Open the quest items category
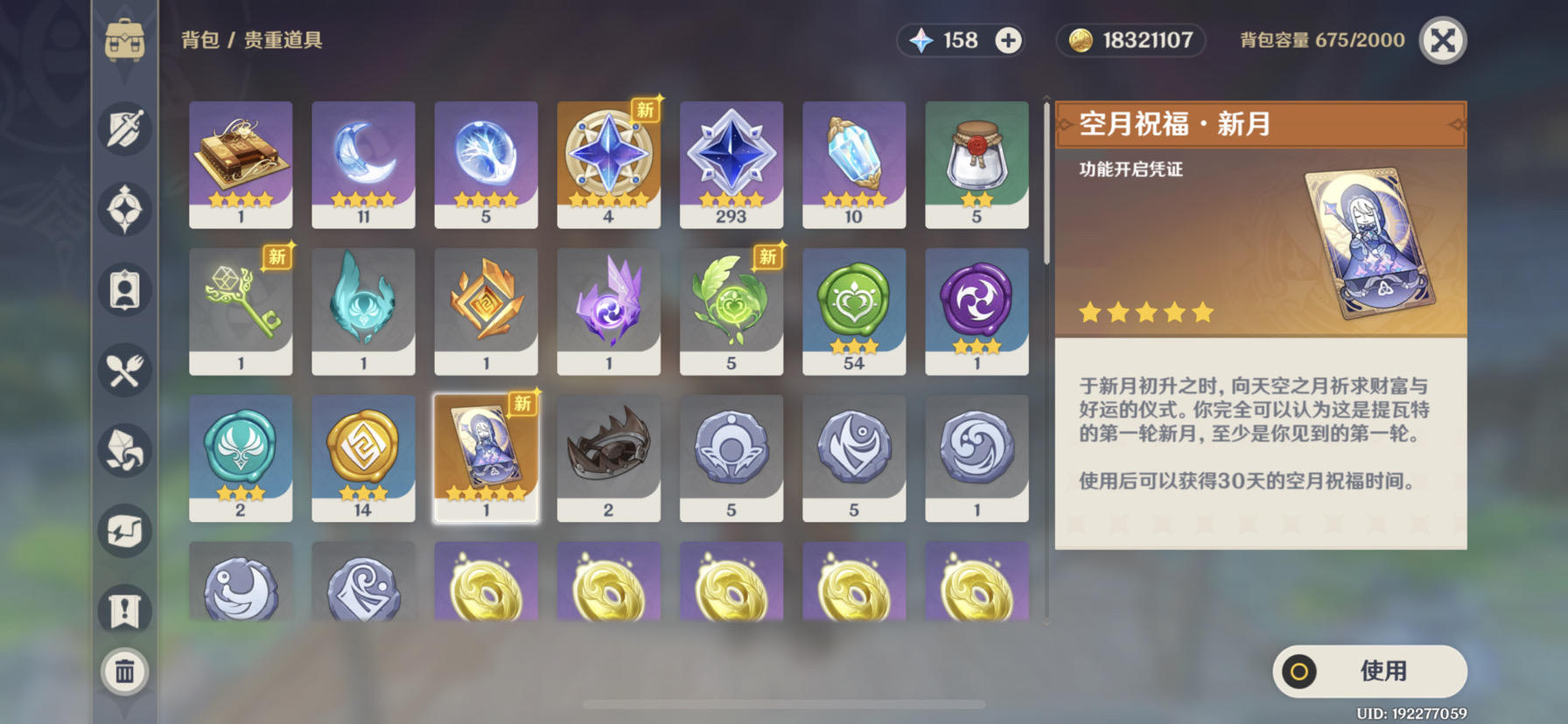 click(125, 611)
